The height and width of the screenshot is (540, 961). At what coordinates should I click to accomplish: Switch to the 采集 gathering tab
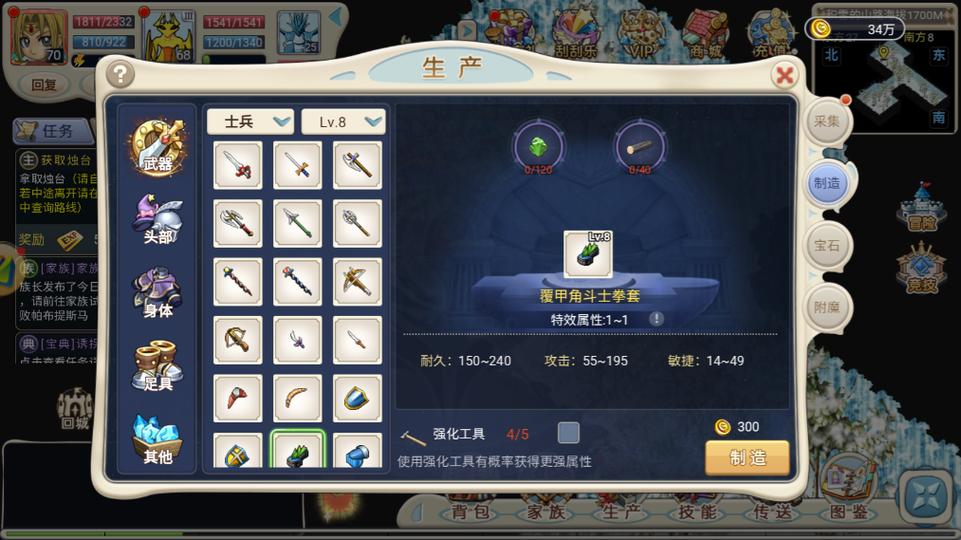pos(827,121)
